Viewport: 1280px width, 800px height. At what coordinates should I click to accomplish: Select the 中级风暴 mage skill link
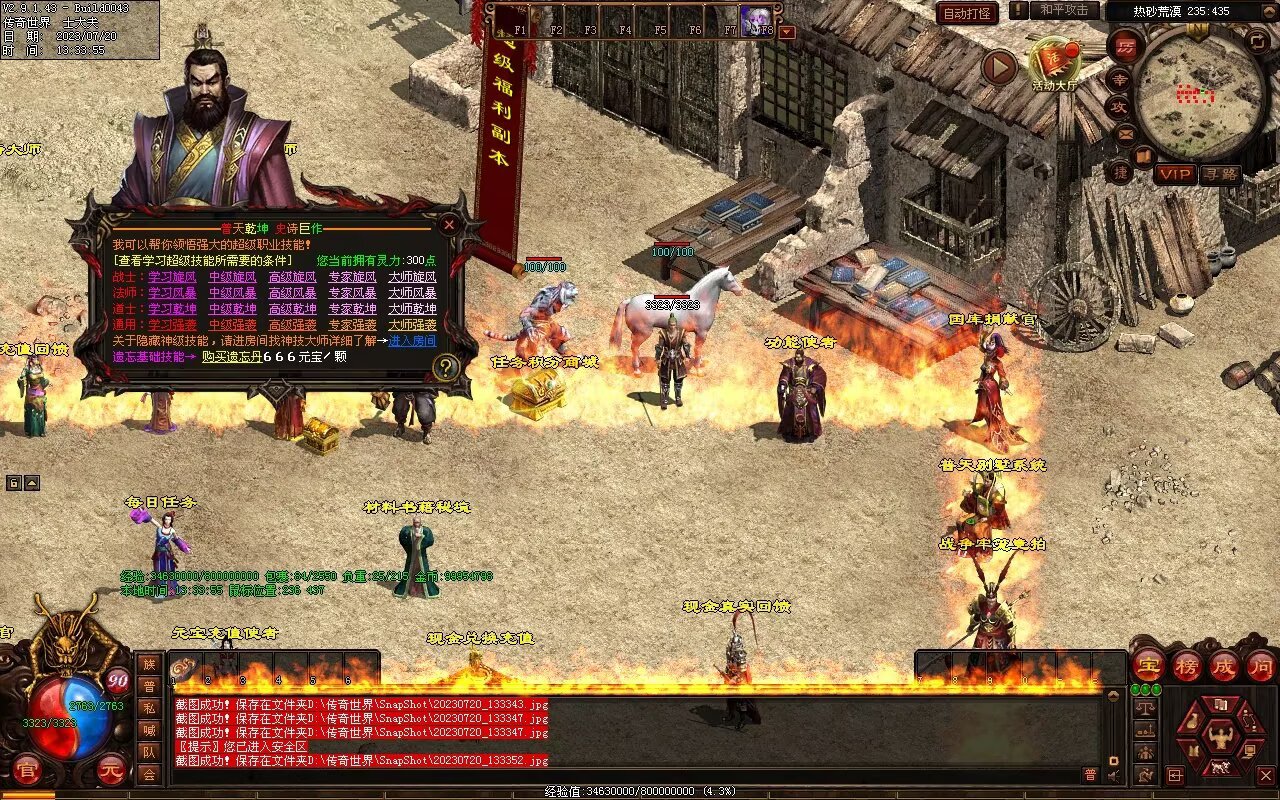pos(233,293)
